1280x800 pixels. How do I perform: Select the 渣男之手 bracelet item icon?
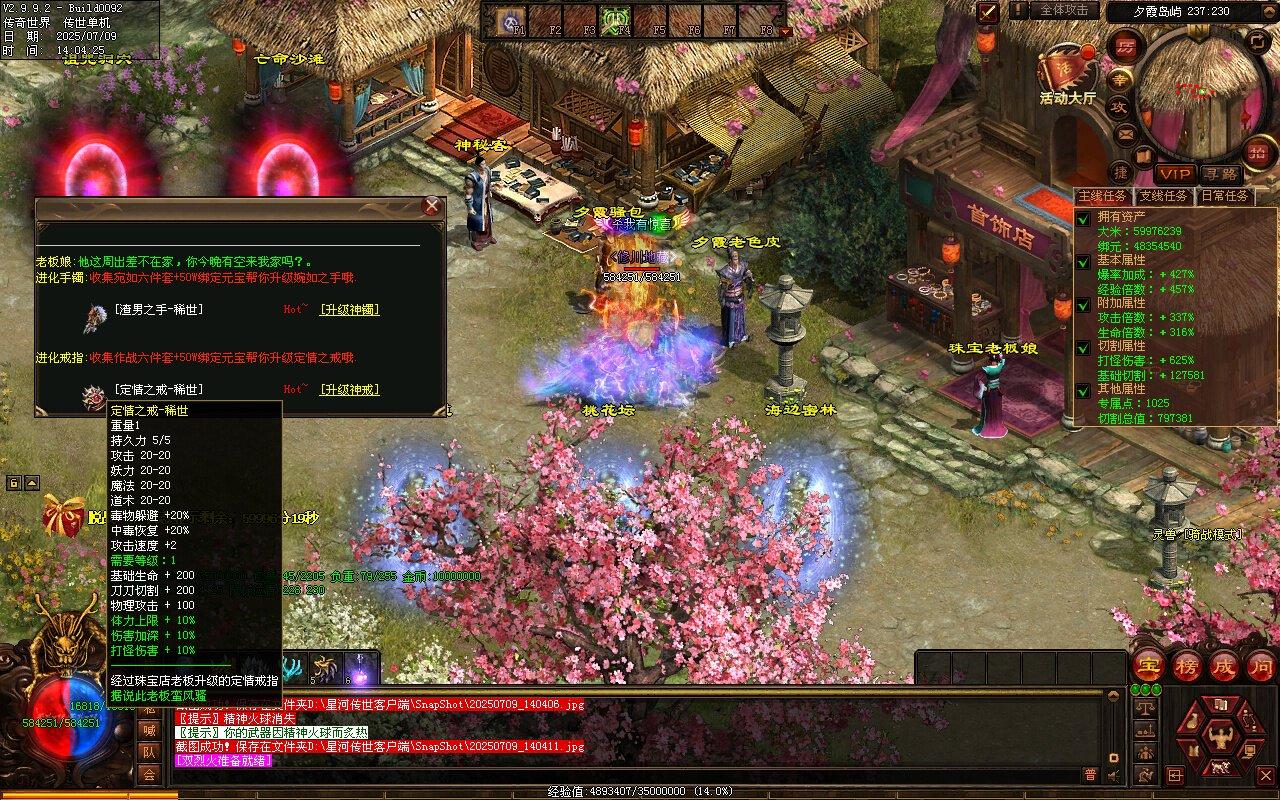95,316
